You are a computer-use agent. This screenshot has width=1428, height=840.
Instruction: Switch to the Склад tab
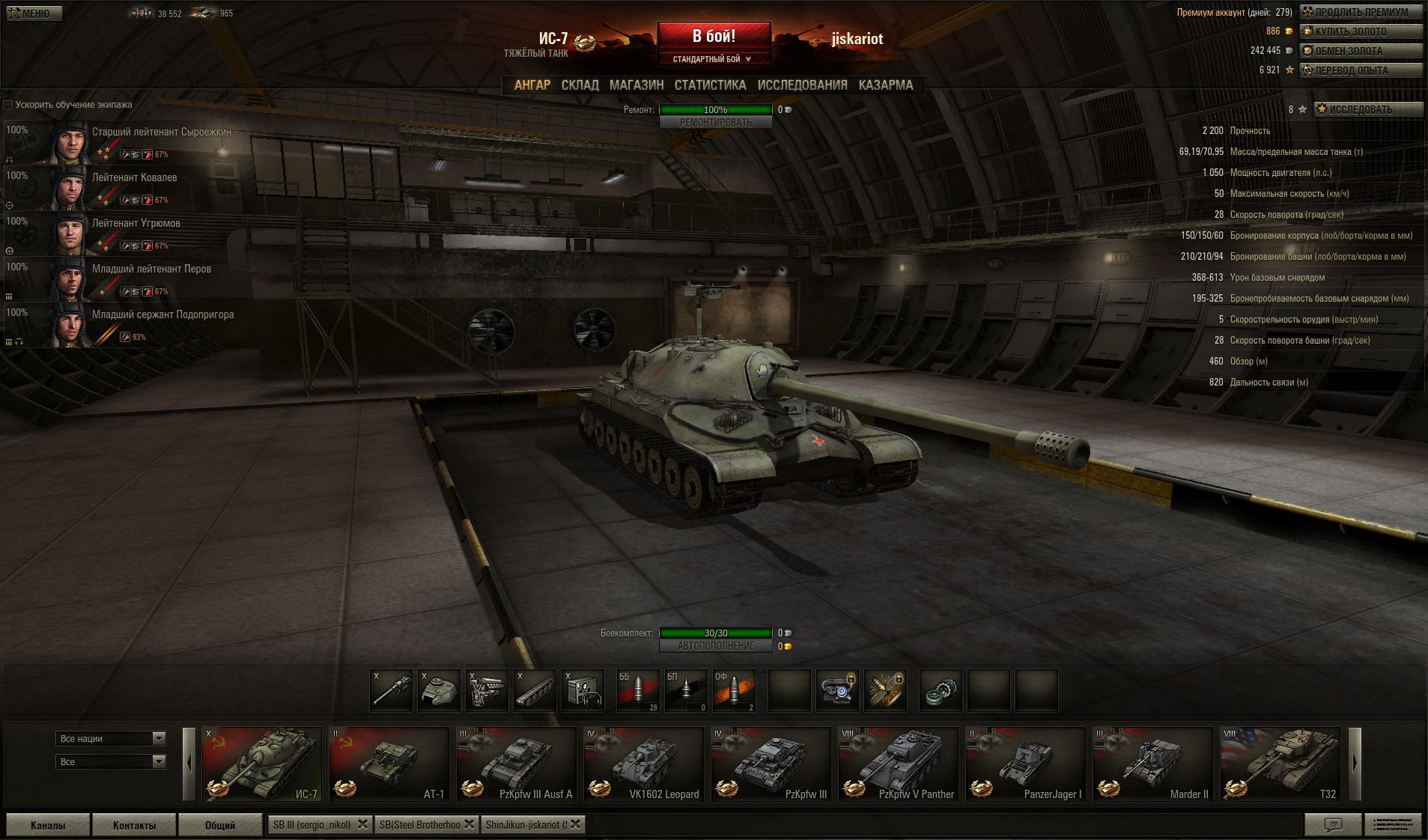tap(580, 85)
